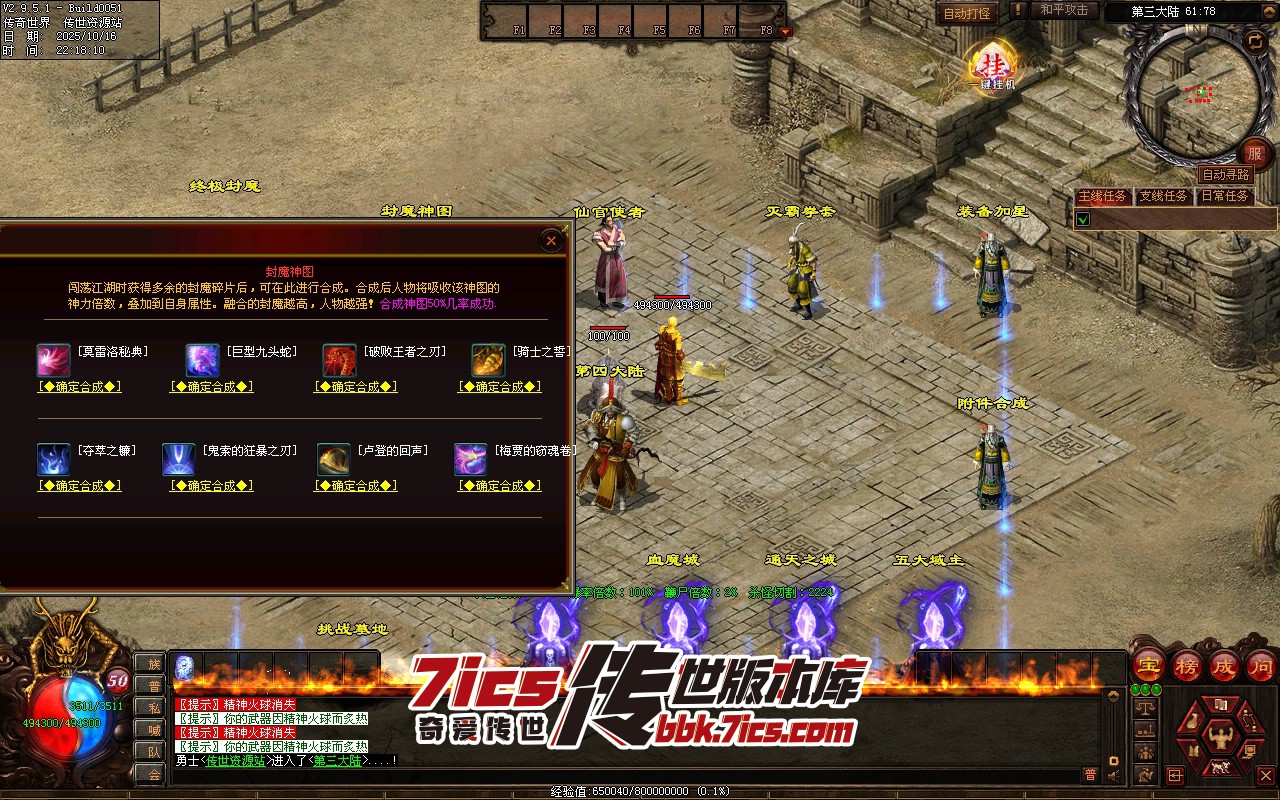
Task: Open the 榜 ranking orb button
Action: (1187, 664)
